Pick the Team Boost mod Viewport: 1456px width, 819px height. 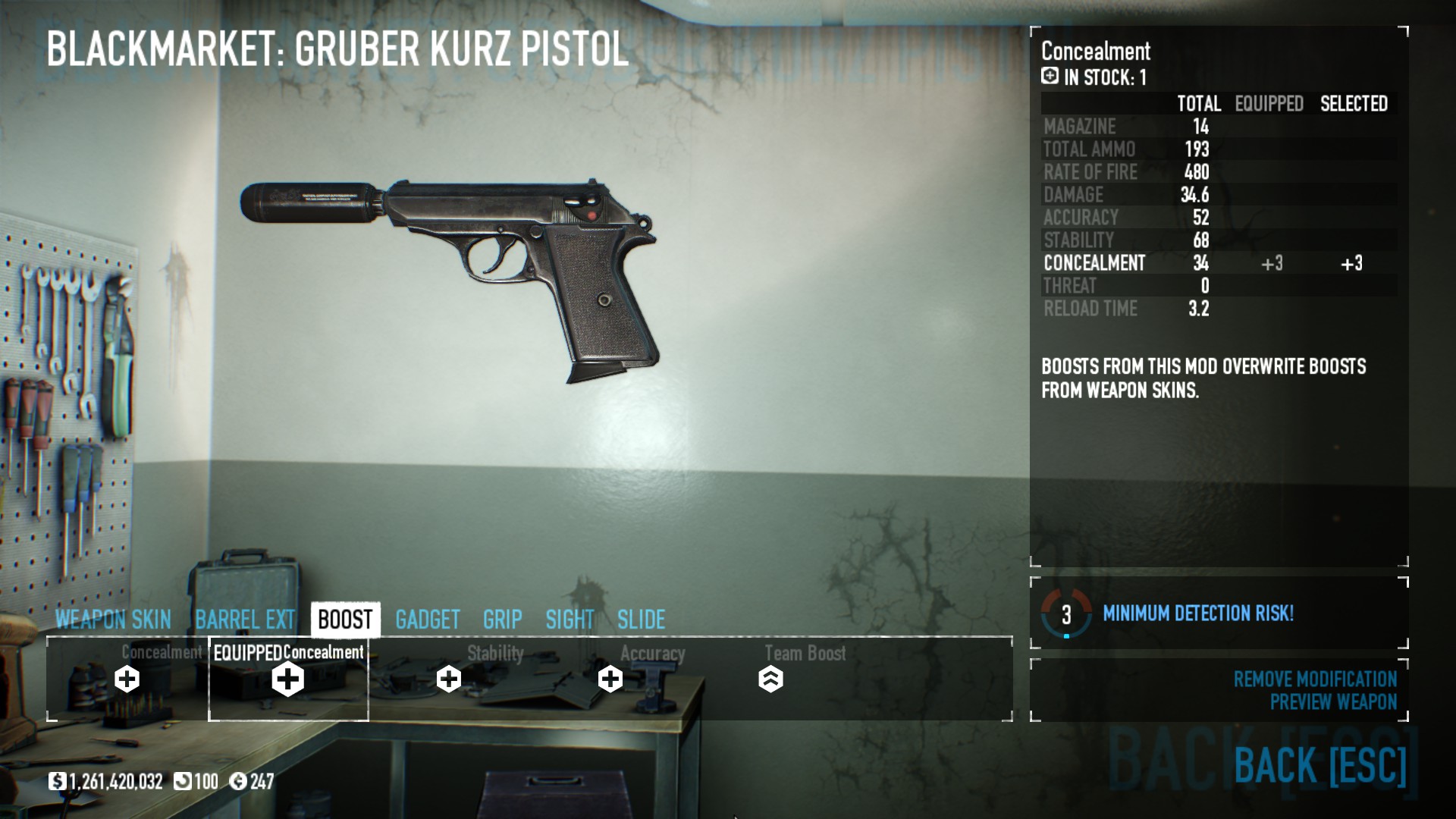[x=770, y=678]
